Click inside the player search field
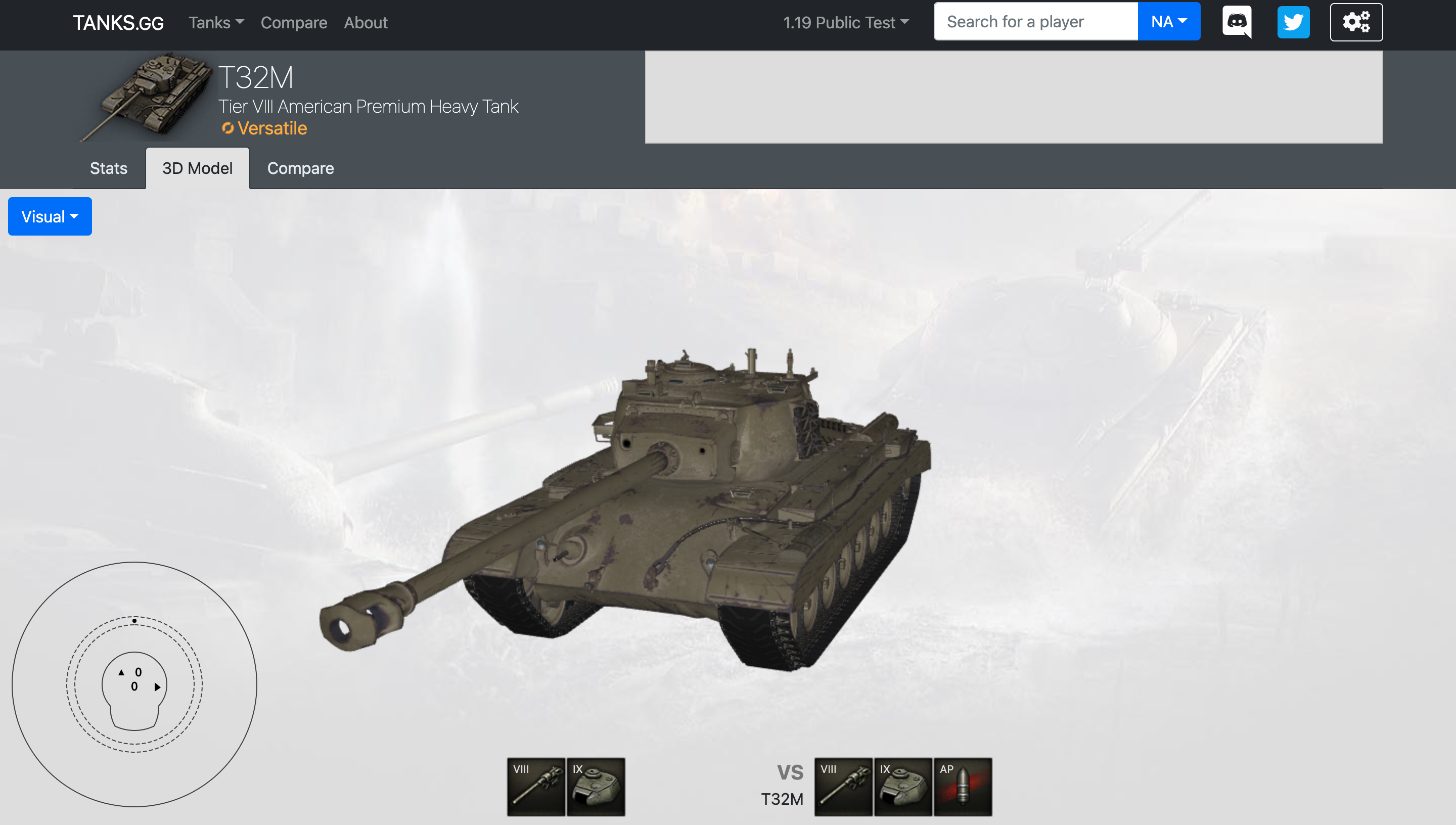The height and width of the screenshot is (825, 1456). [1034, 21]
